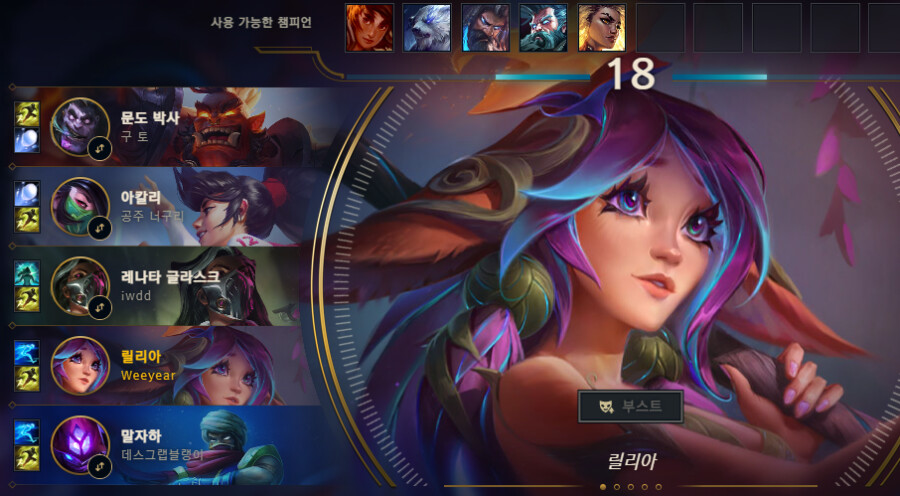
Task: Click the 부스트 boost button
Action: 631,407
